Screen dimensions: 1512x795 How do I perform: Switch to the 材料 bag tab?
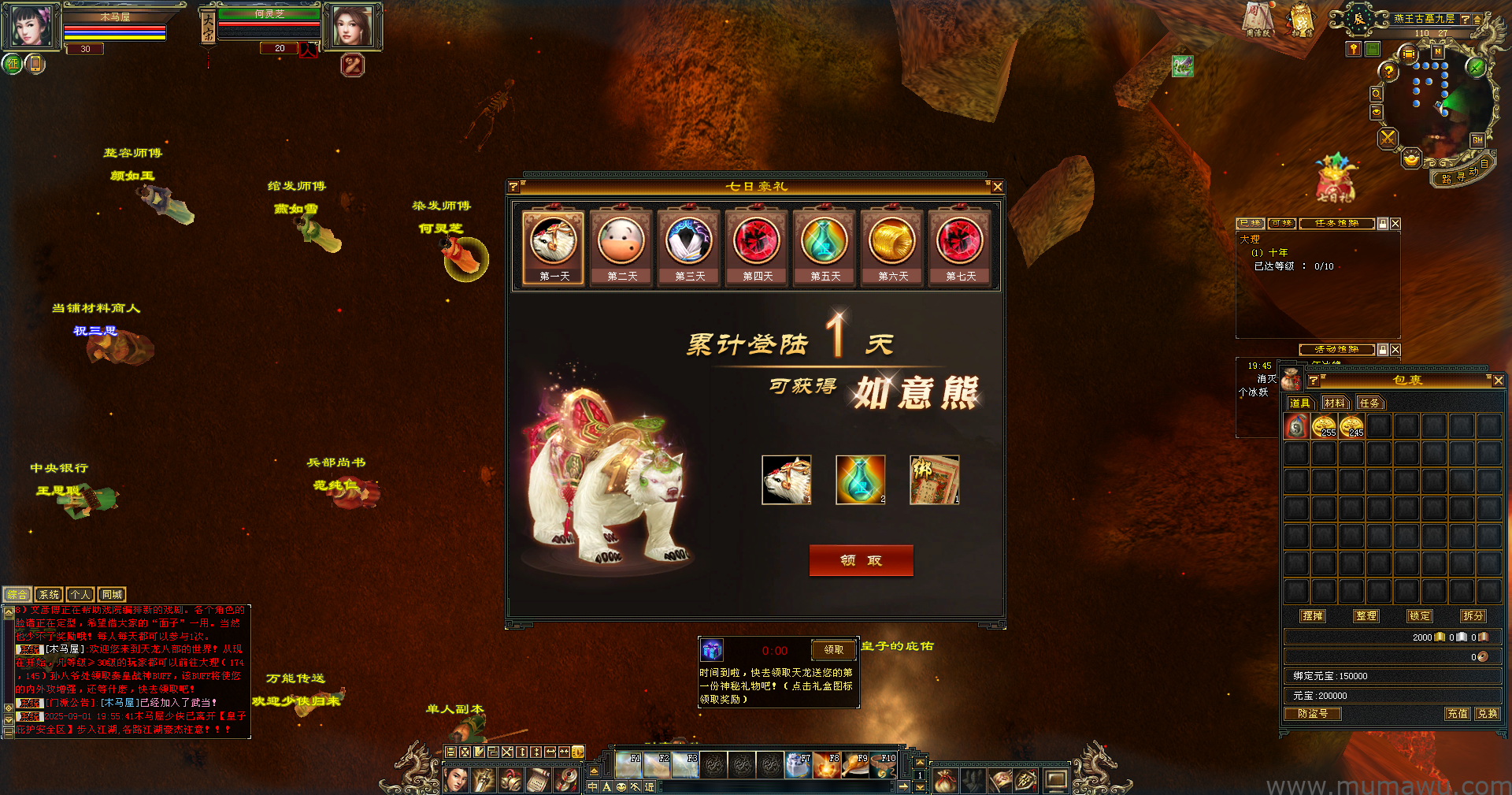1335,403
